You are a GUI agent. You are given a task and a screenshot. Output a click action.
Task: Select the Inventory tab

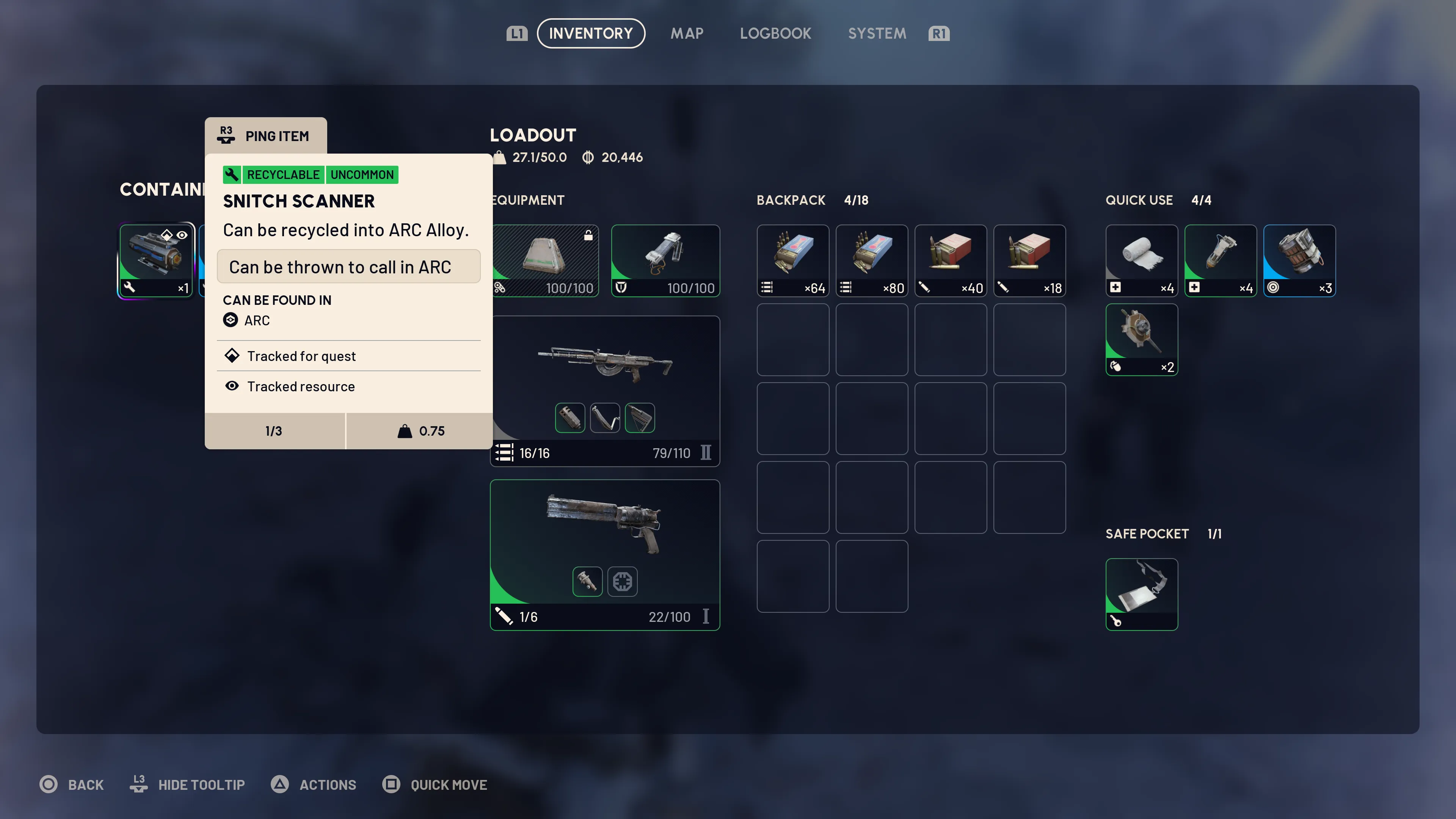pos(591,33)
